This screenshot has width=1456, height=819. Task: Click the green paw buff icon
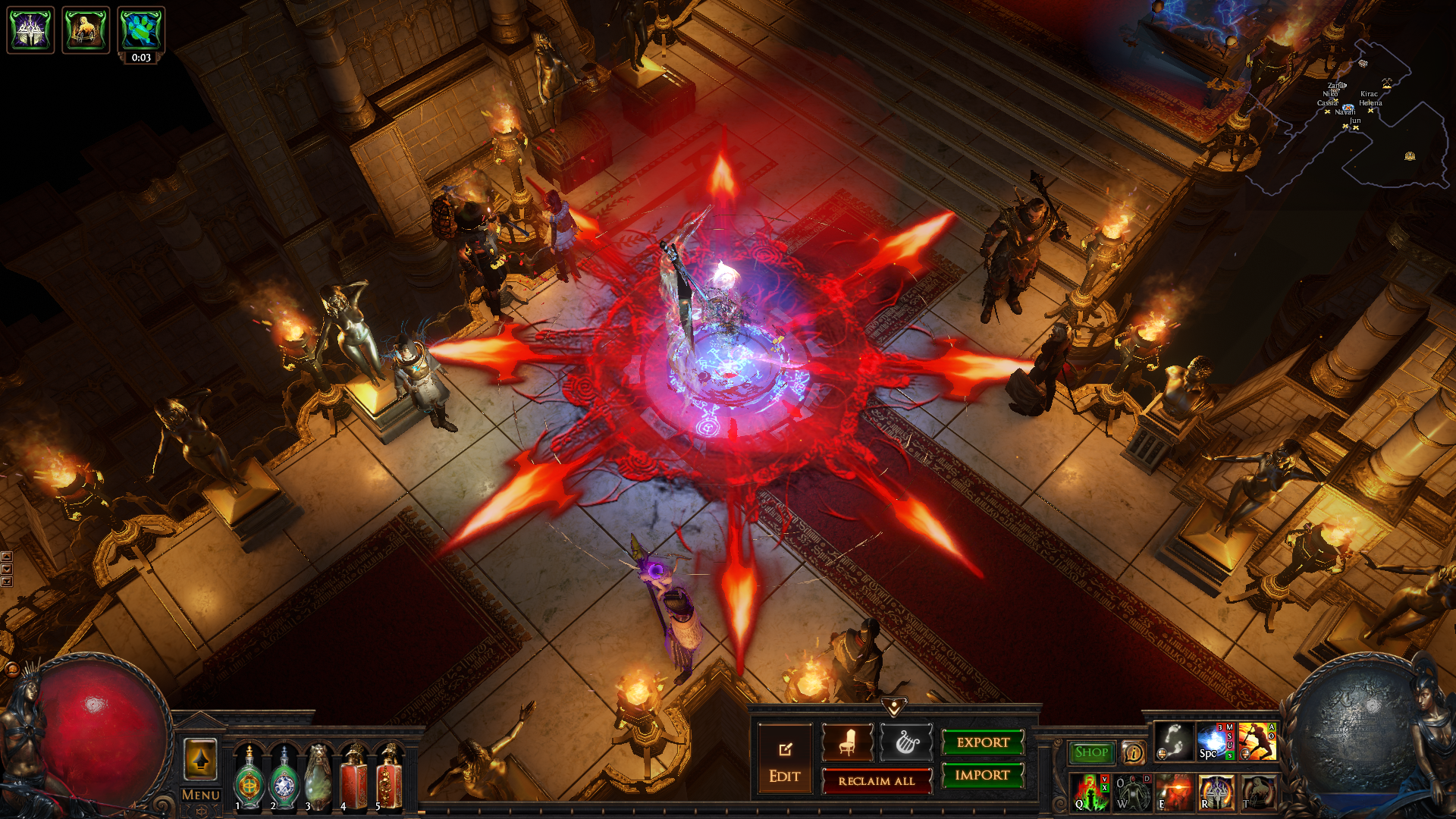pos(141,29)
